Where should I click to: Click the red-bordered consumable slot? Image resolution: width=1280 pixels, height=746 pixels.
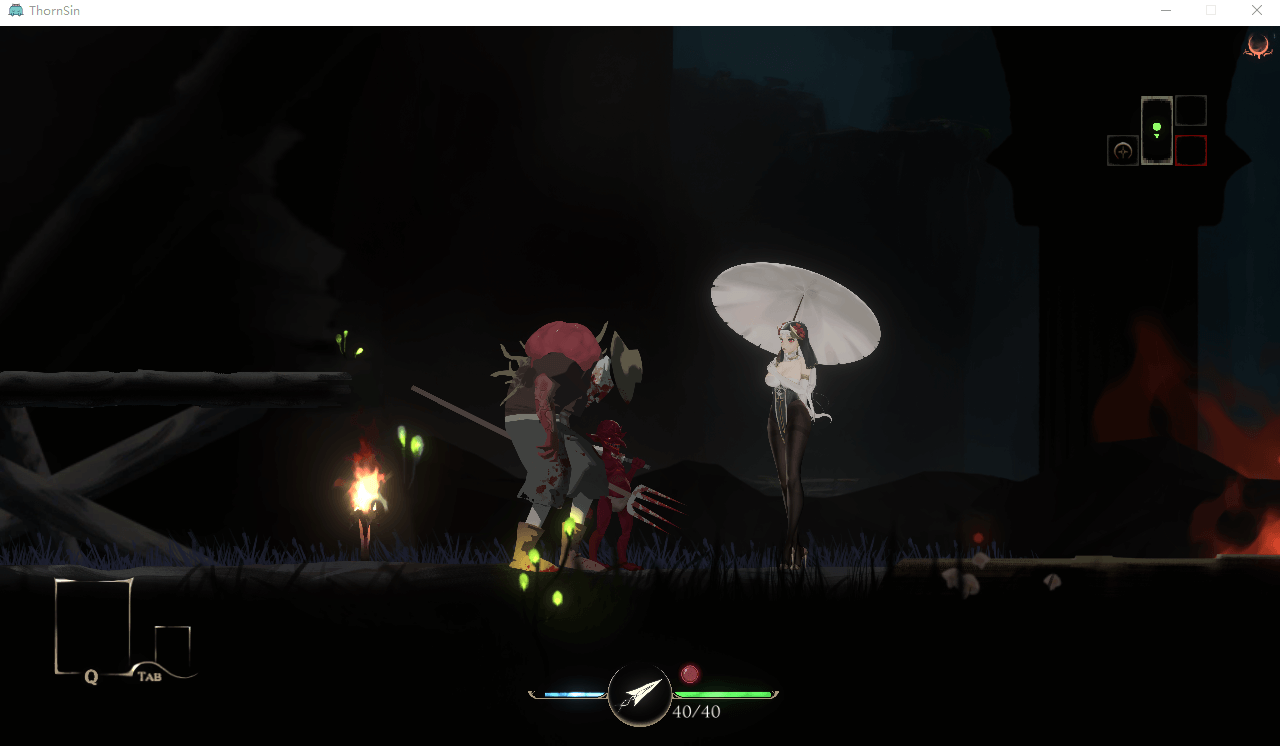pos(1191,149)
